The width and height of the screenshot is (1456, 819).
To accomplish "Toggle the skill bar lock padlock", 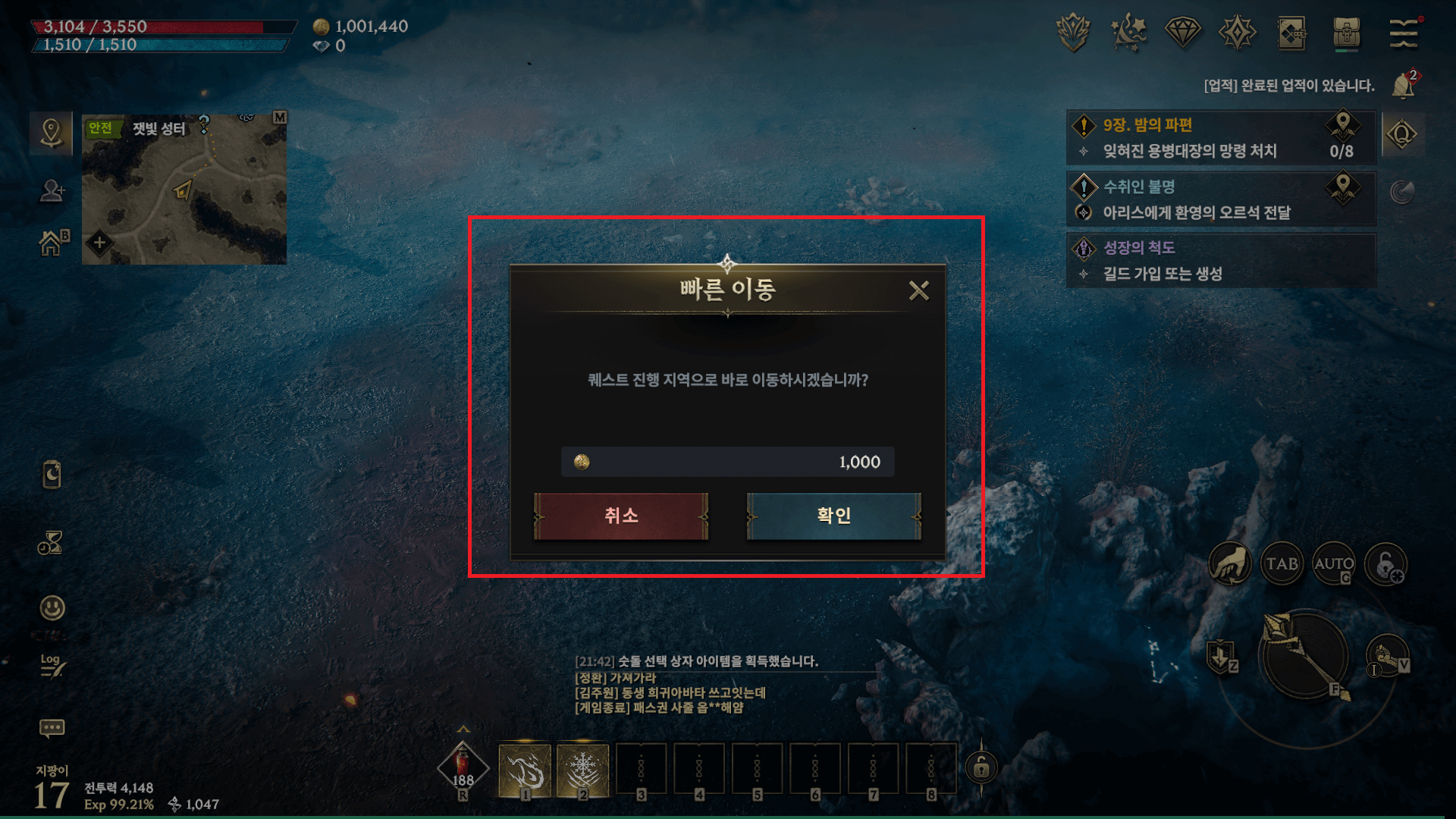I will (983, 768).
